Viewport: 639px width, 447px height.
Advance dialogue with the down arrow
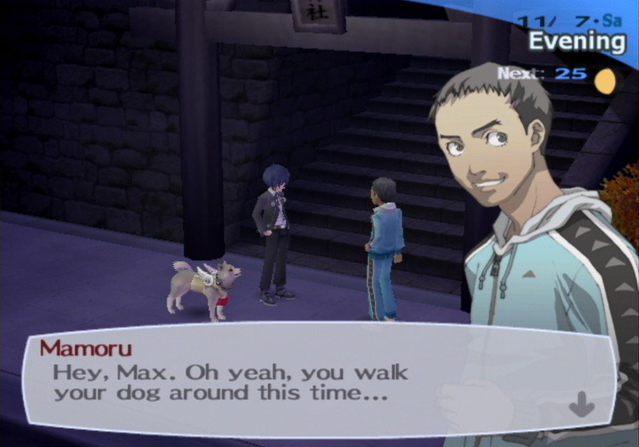click(x=581, y=403)
